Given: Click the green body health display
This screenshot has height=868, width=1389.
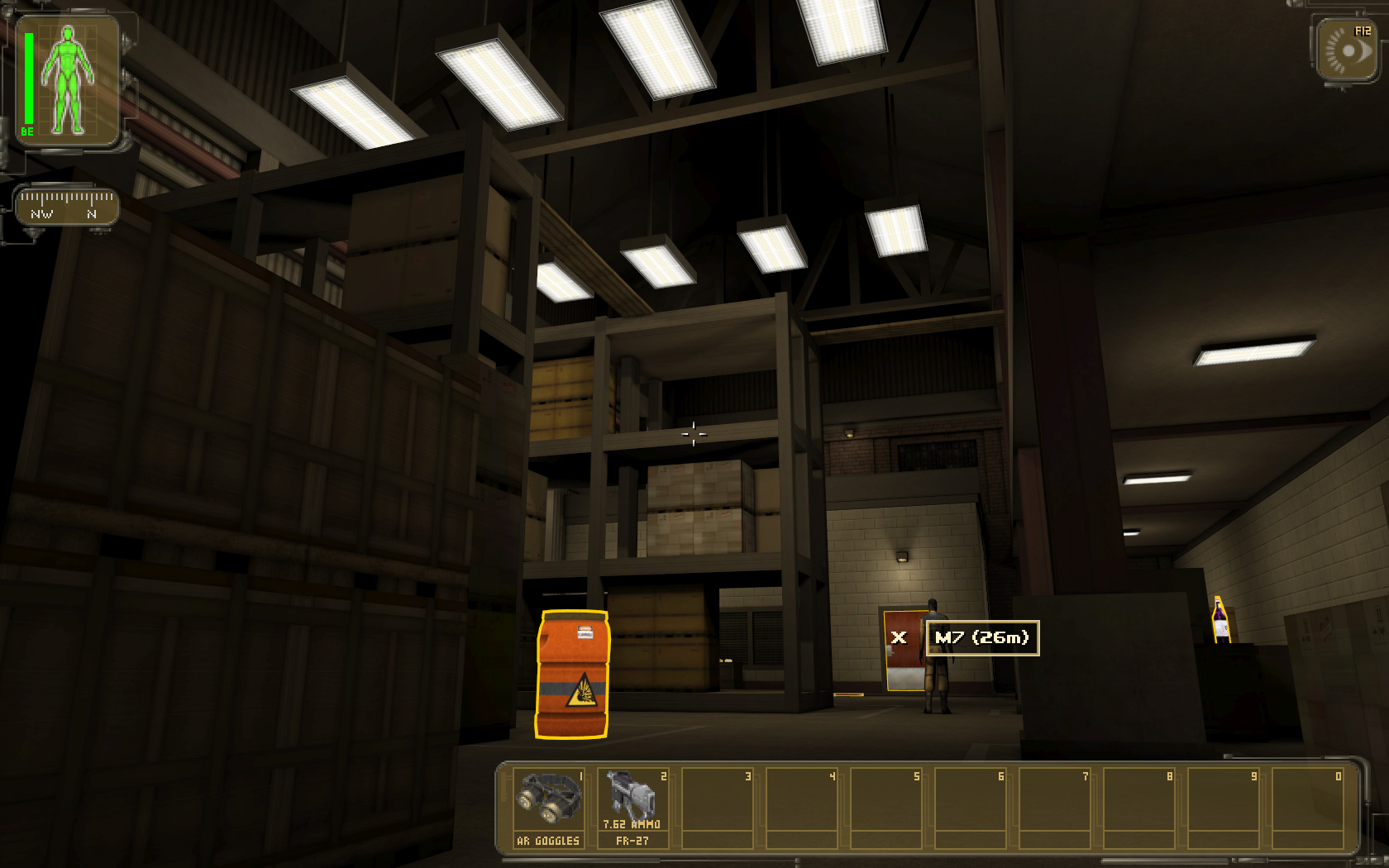Looking at the screenshot, I should [68, 80].
